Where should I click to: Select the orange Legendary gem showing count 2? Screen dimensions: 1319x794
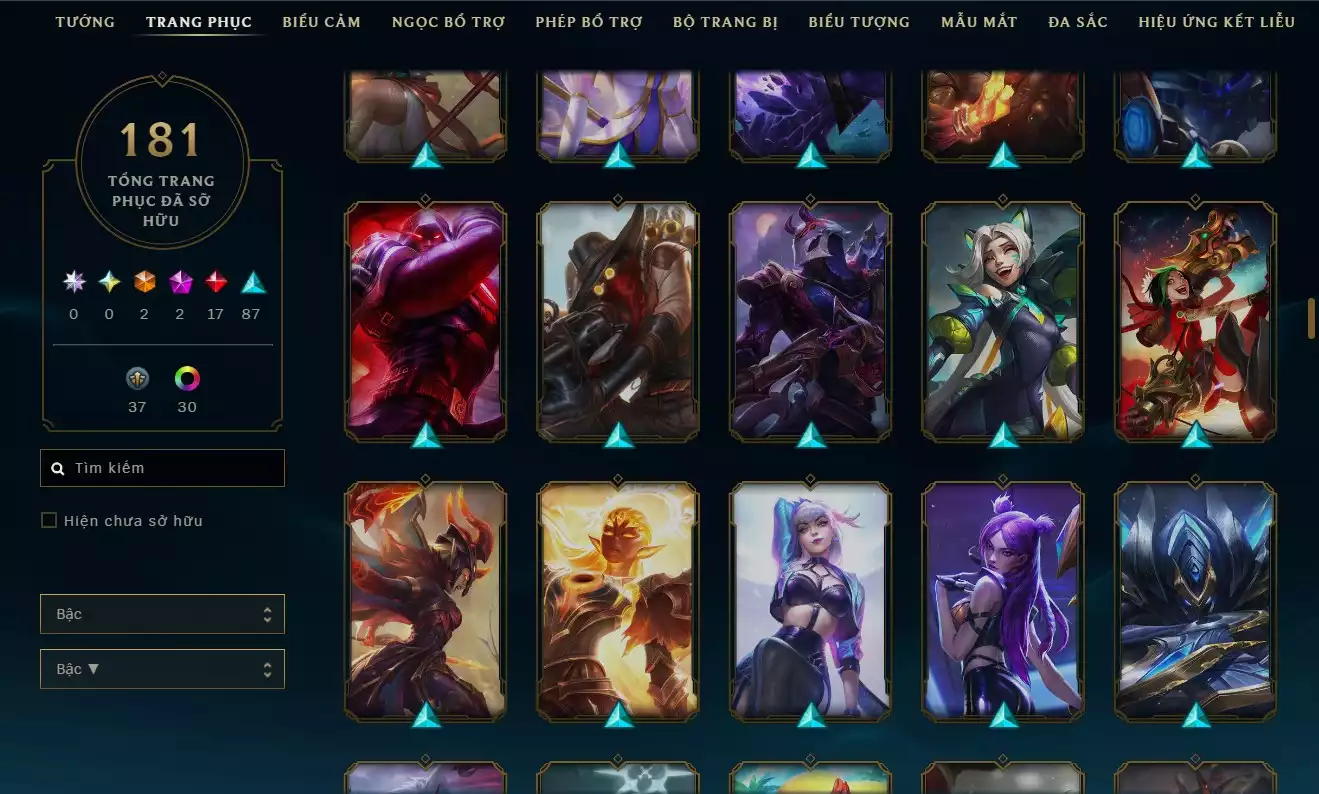tap(143, 281)
